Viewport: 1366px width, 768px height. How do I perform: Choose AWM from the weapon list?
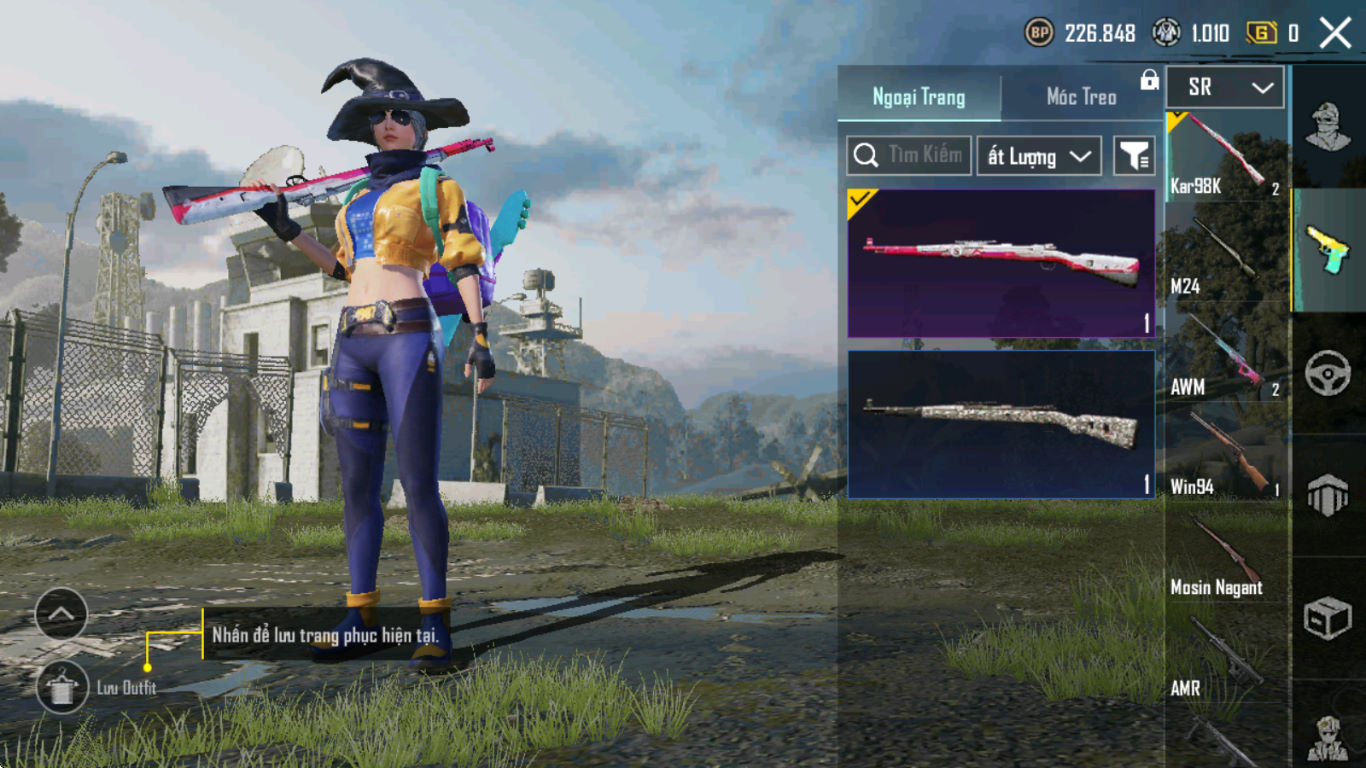(1227, 357)
